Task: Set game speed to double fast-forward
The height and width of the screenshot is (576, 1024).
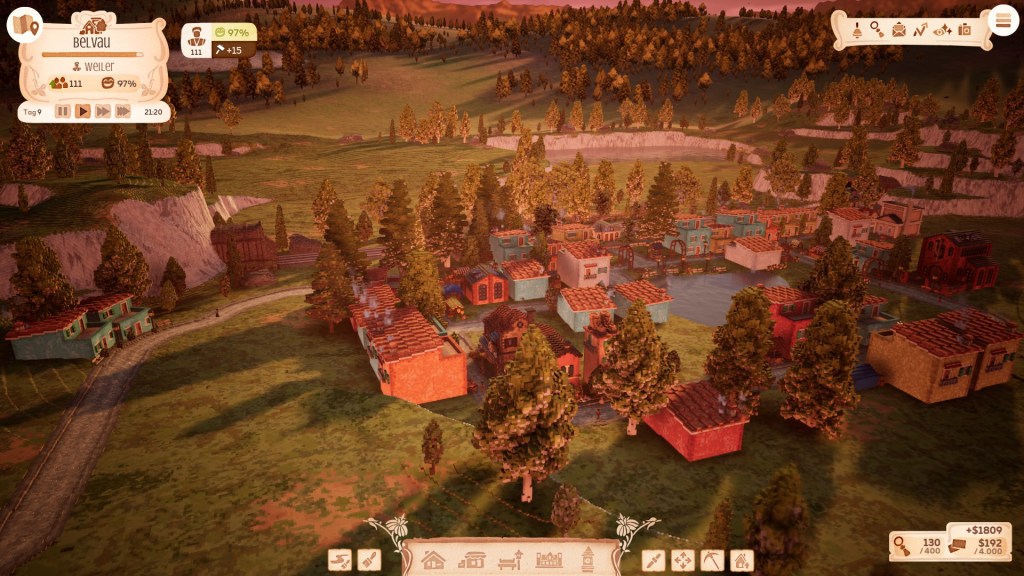Action: (x=103, y=112)
